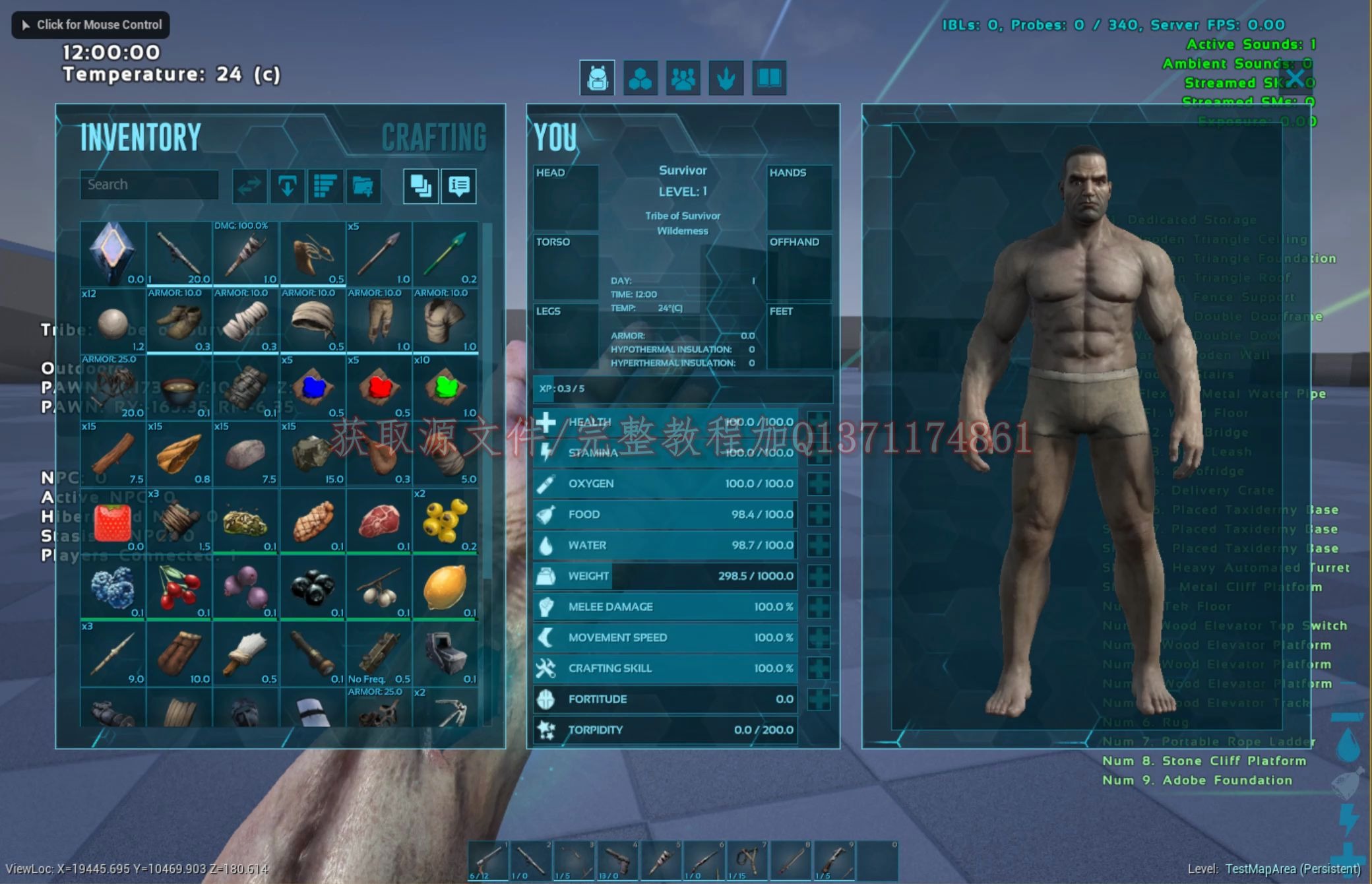Screen dimensions: 1372x884
Task: Toggle item info tooltips
Action: pos(458,187)
